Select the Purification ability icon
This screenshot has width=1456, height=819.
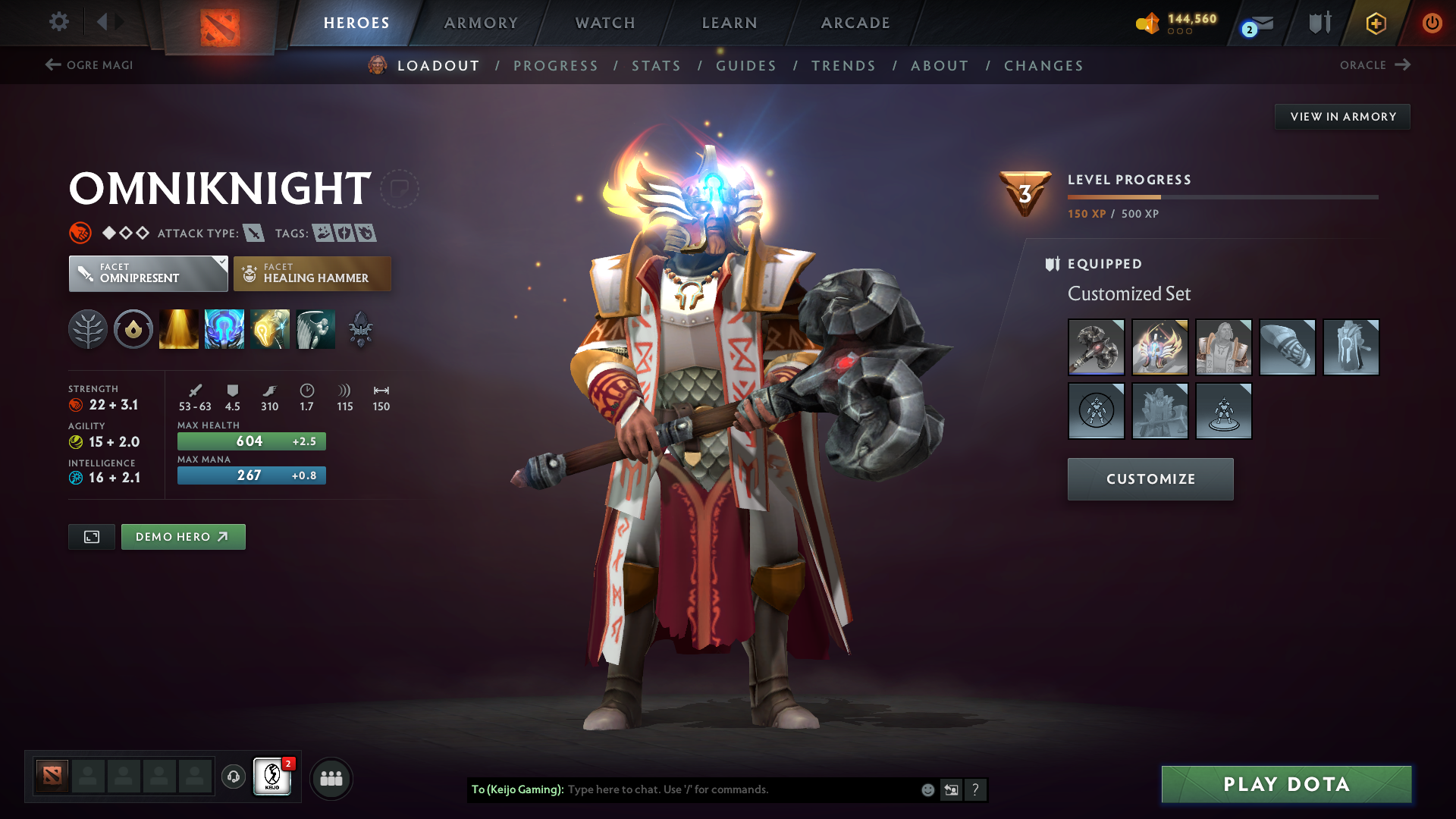(178, 329)
